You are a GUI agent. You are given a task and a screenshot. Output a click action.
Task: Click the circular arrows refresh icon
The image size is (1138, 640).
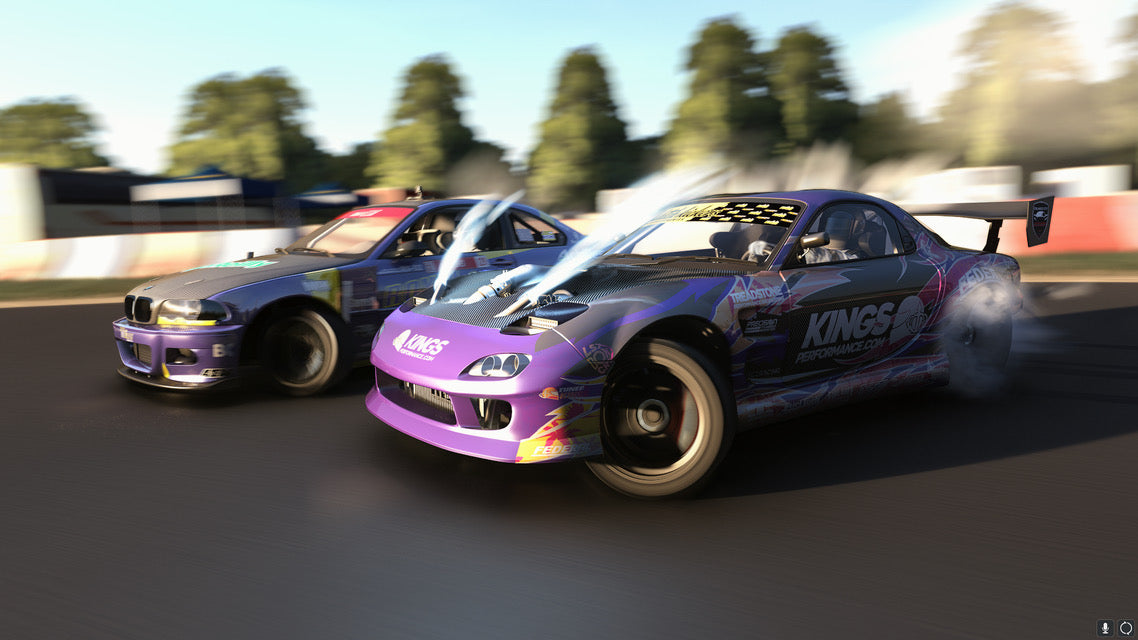(1126, 628)
